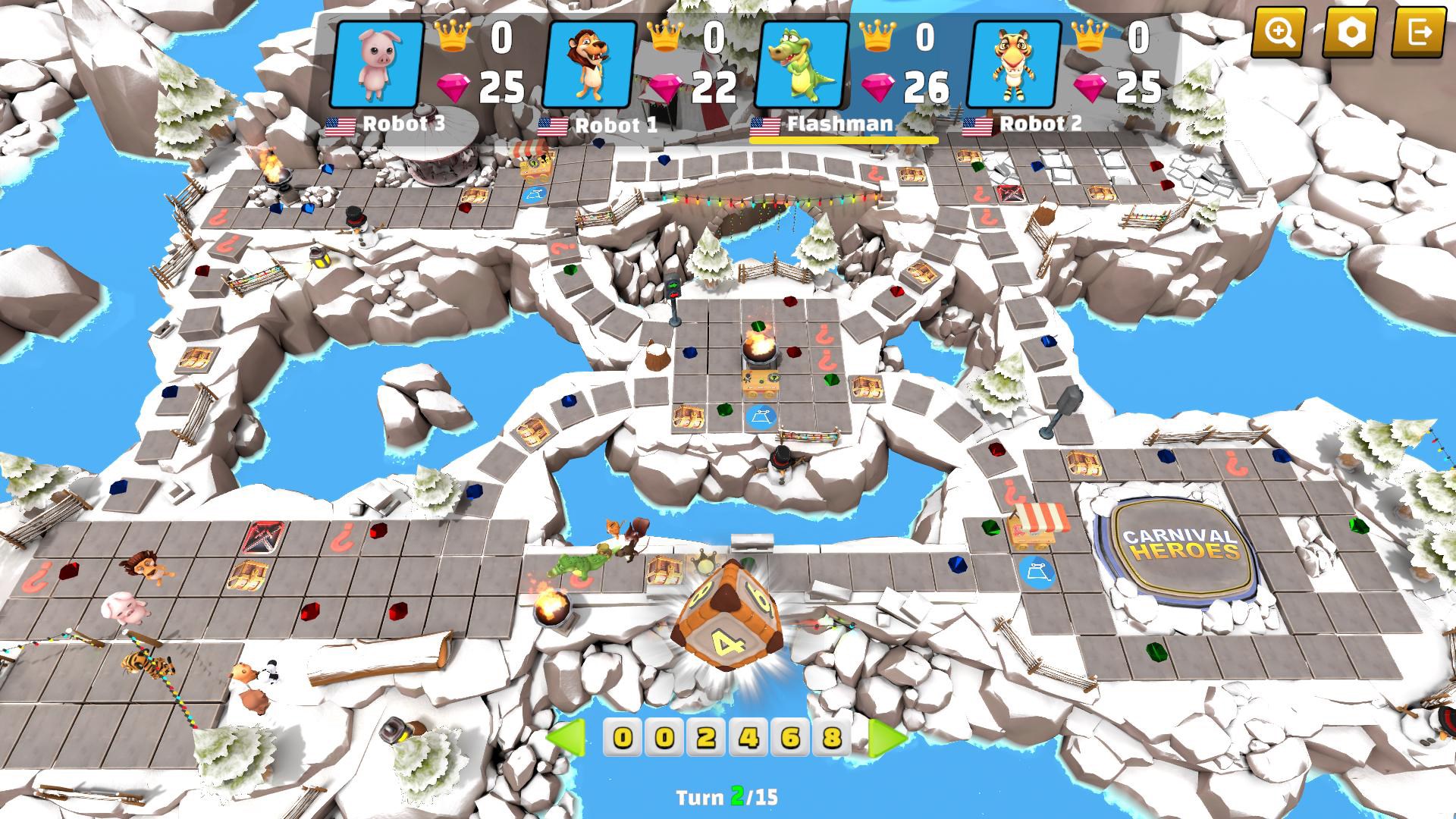Choose the dice face value 8
Screen dimensions: 1456x819
coord(833,737)
